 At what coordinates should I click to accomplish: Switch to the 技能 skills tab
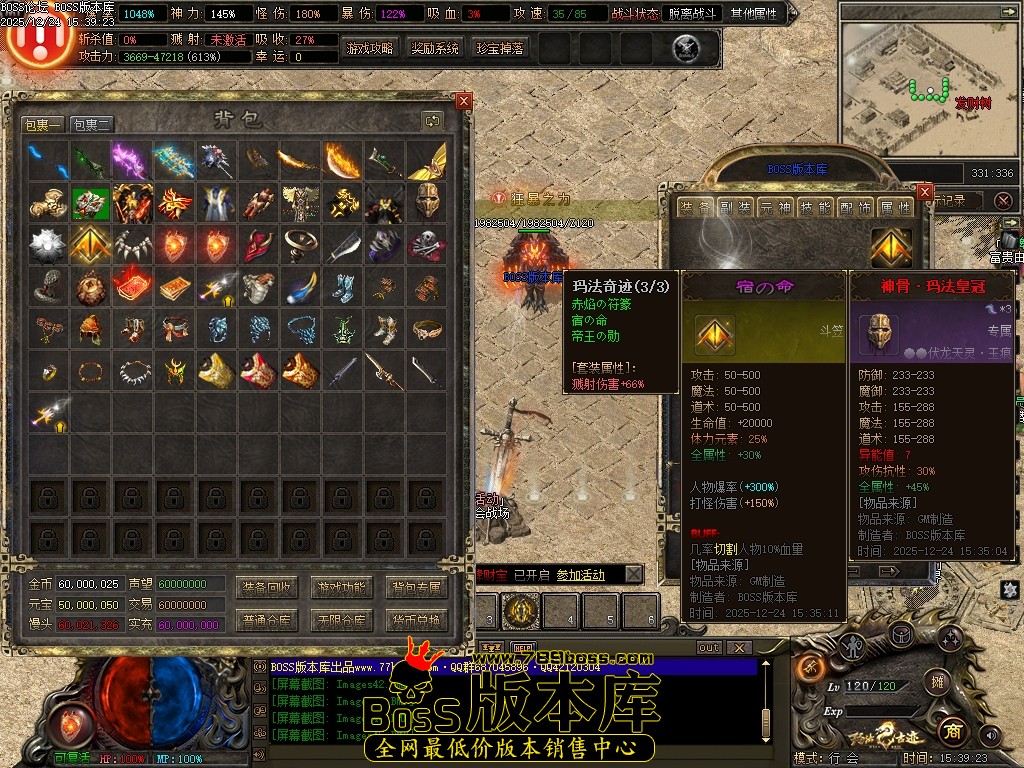click(817, 207)
